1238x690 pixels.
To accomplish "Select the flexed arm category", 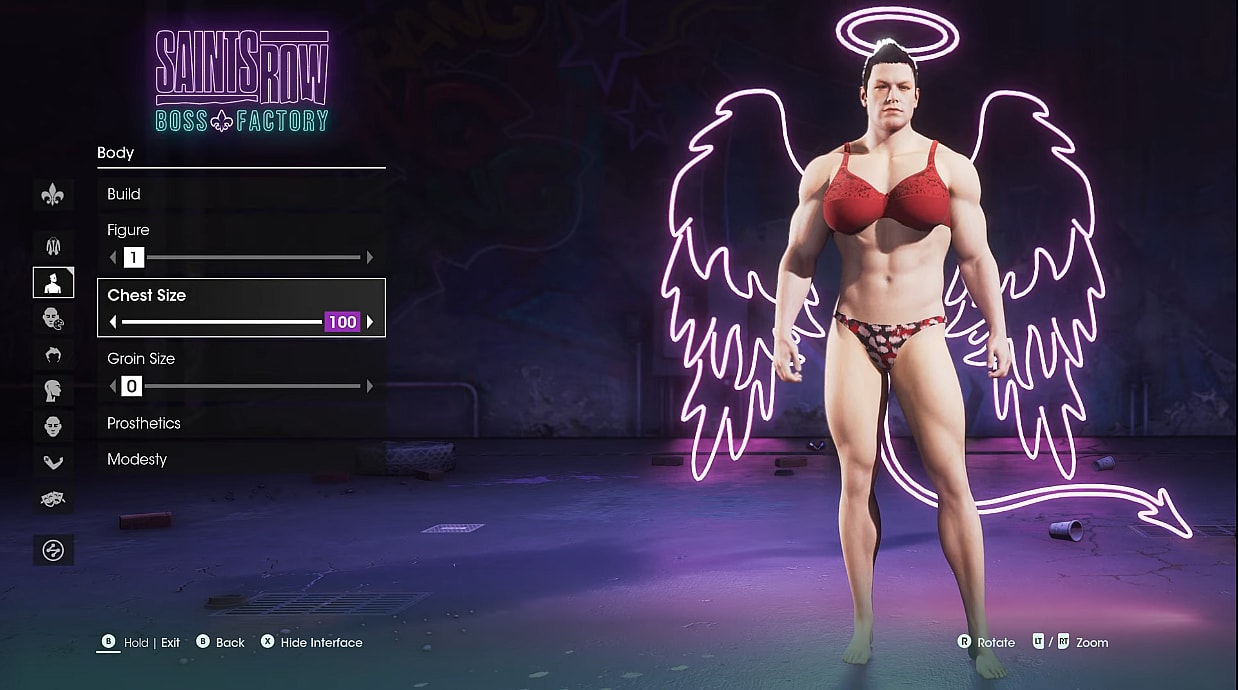I will [x=53, y=462].
